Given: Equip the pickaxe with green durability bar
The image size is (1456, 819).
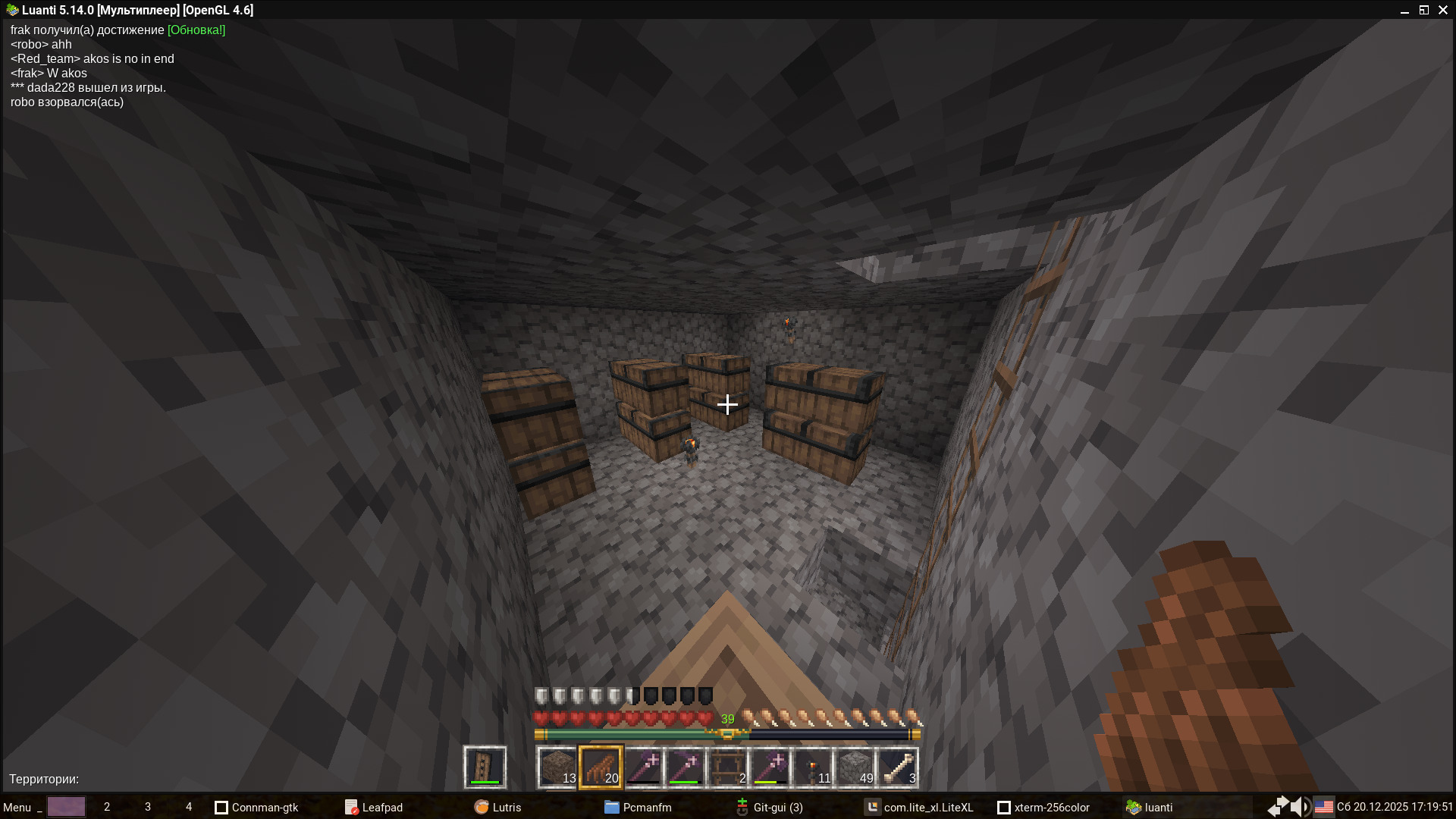Looking at the screenshot, I should pos(686,767).
